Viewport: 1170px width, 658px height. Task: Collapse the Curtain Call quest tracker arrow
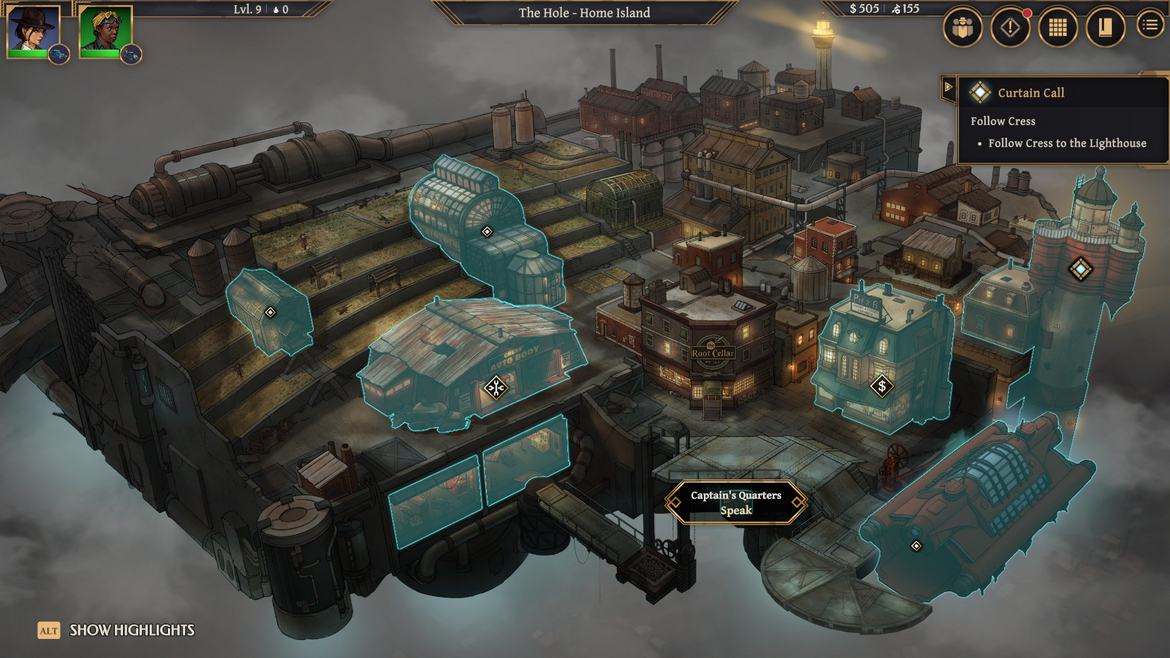tap(948, 88)
